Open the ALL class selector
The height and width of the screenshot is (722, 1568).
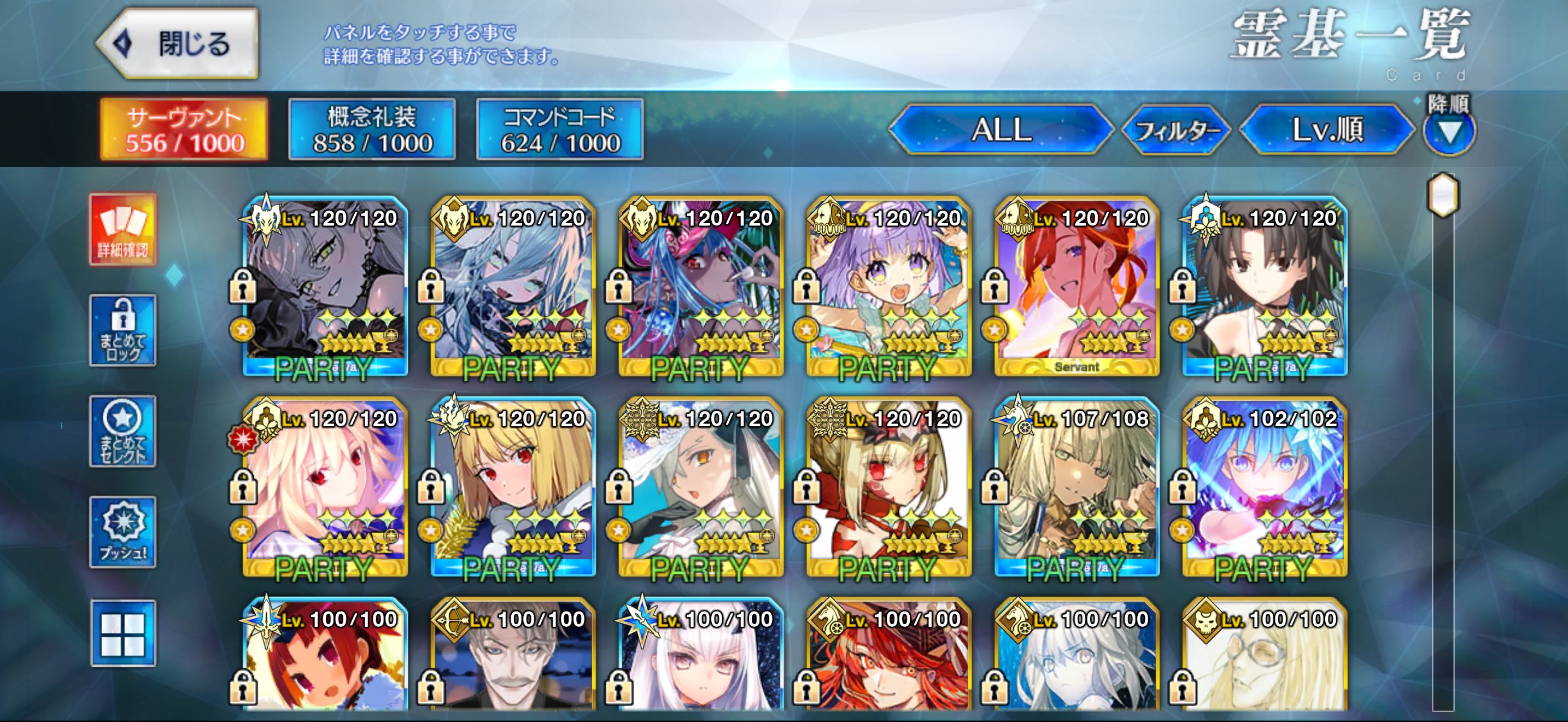pos(1001,130)
